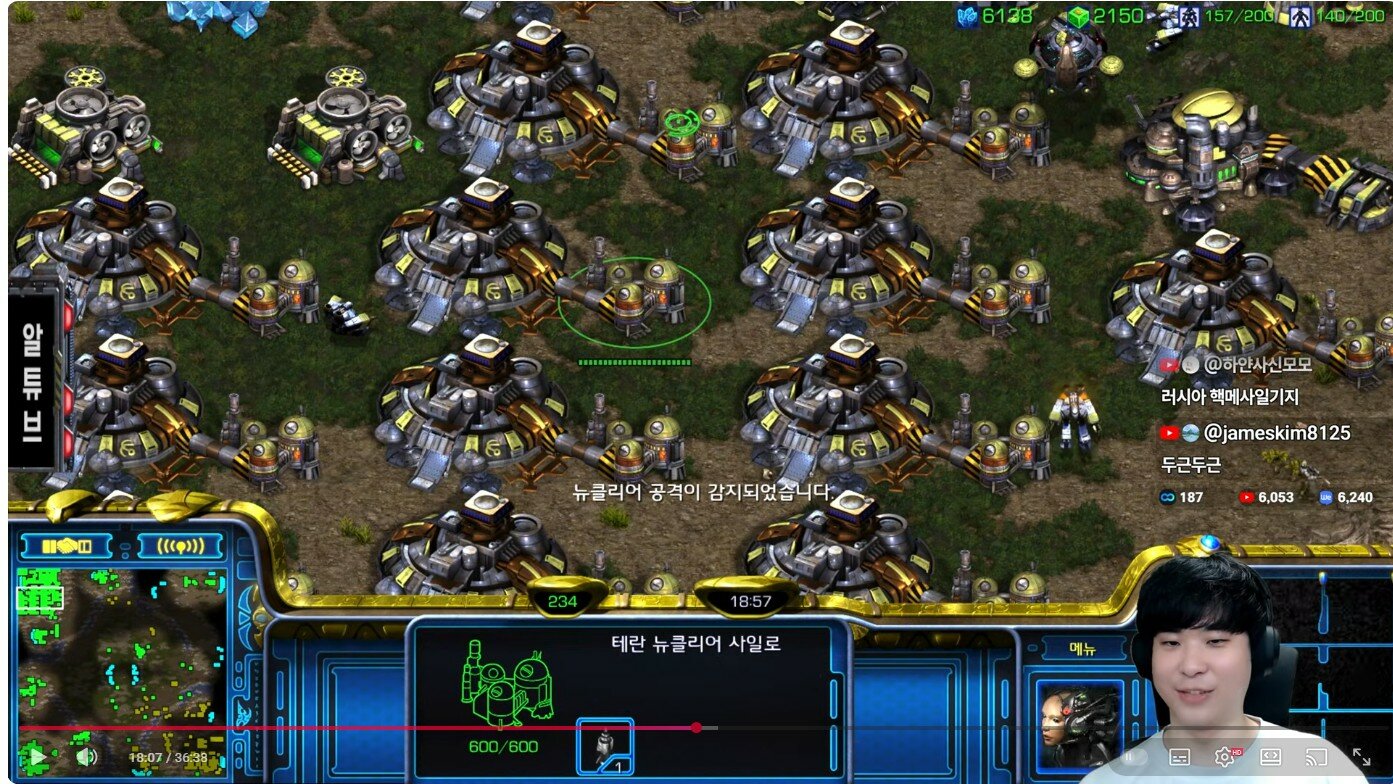This screenshot has height=784, width=1393.
Task: Click on the minimap
Action: [x=120, y=650]
